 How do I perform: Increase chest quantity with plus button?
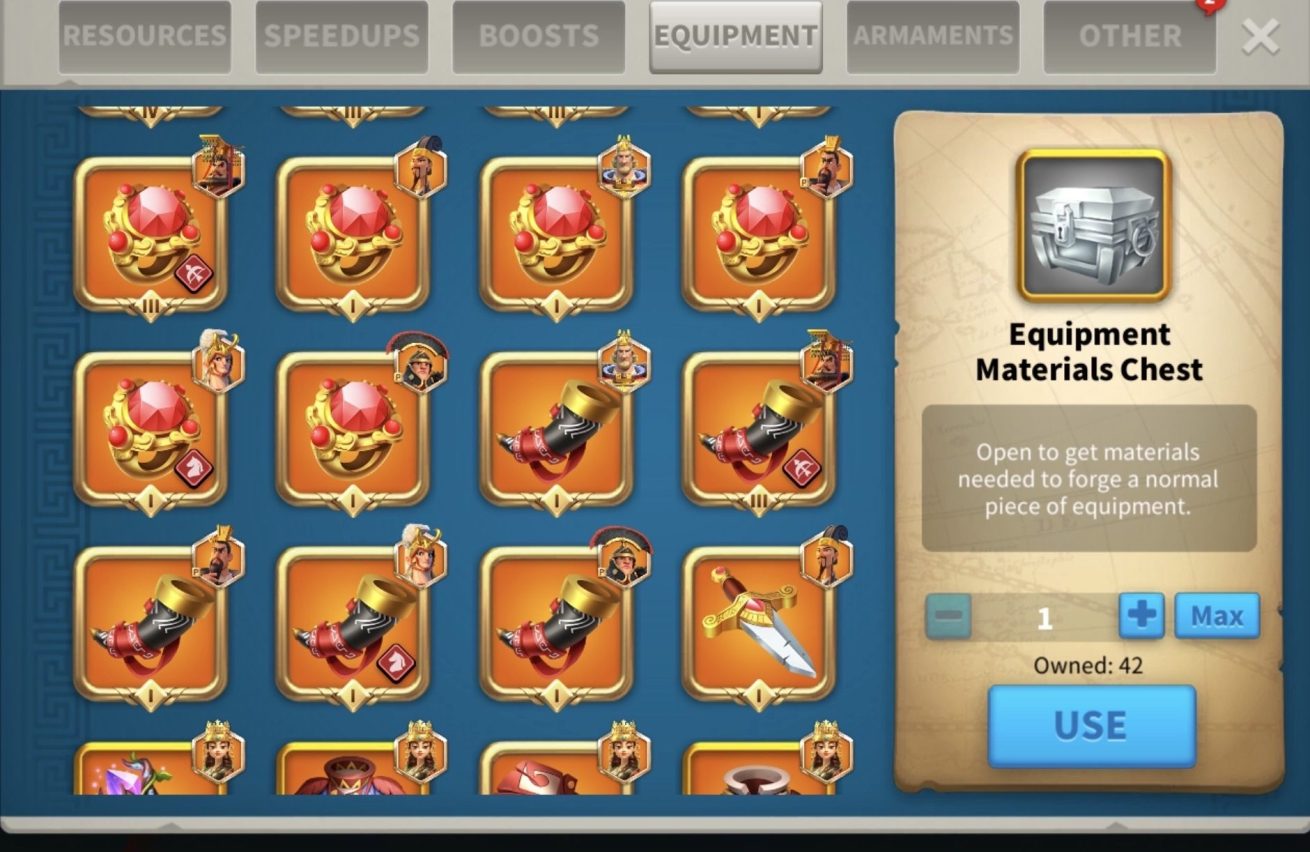(1141, 616)
